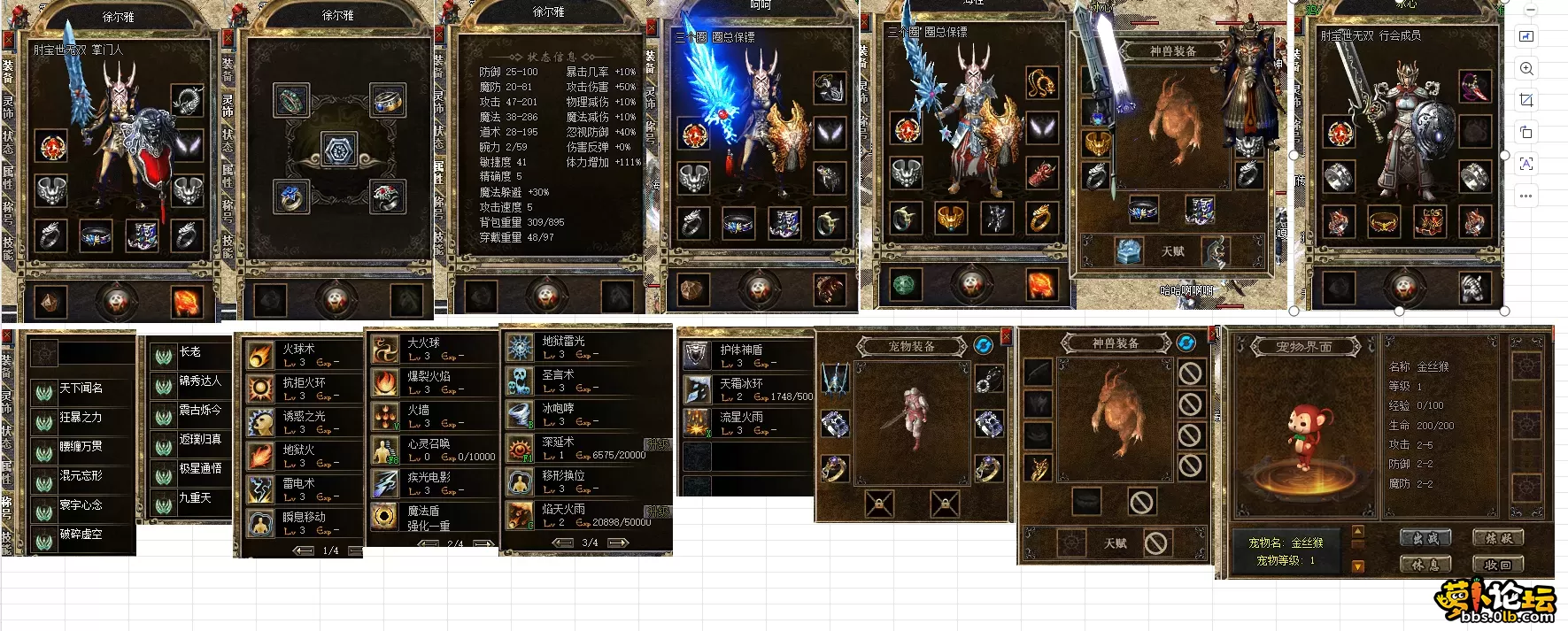This screenshot has height=631, width=1568.
Task: Click the 收回 recall pet button
Action: pyautogui.click(x=1498, y=564)
